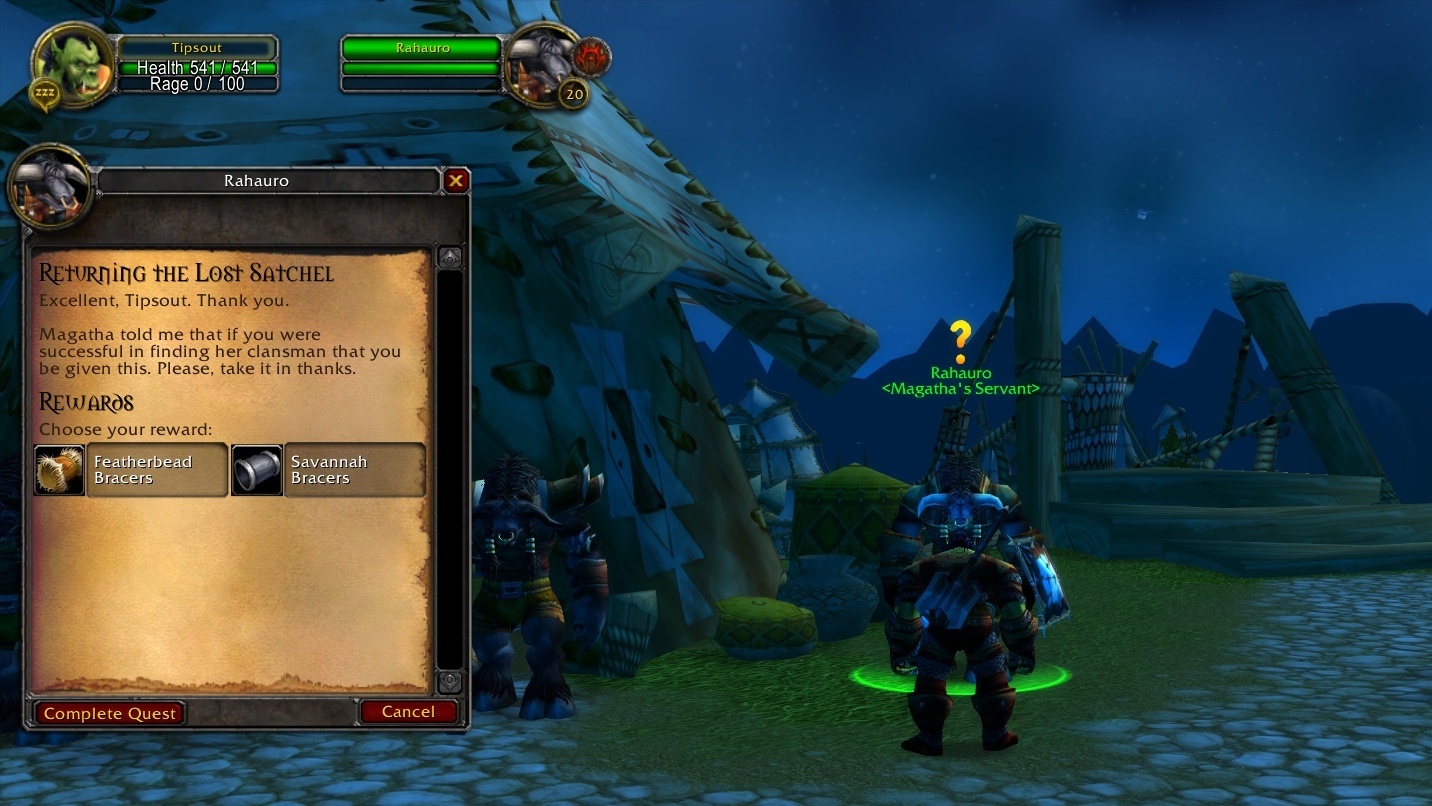Click the red Horde emblem beside Rahauro's portrait
Image resolution: width=1432 pixels, height=806 pixels.
(x=592, y=57)
